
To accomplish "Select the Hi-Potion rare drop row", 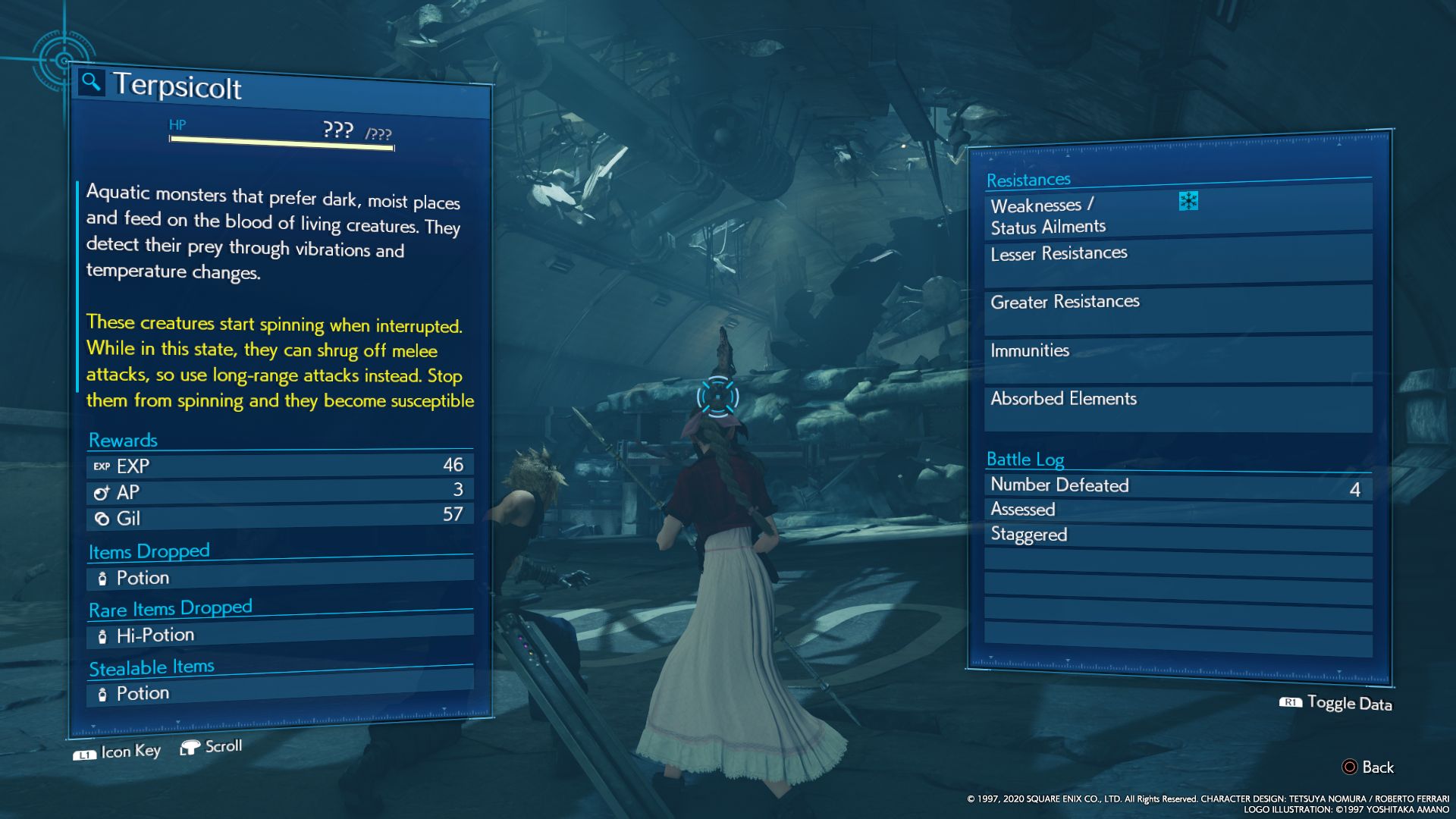I will [280, 635].
